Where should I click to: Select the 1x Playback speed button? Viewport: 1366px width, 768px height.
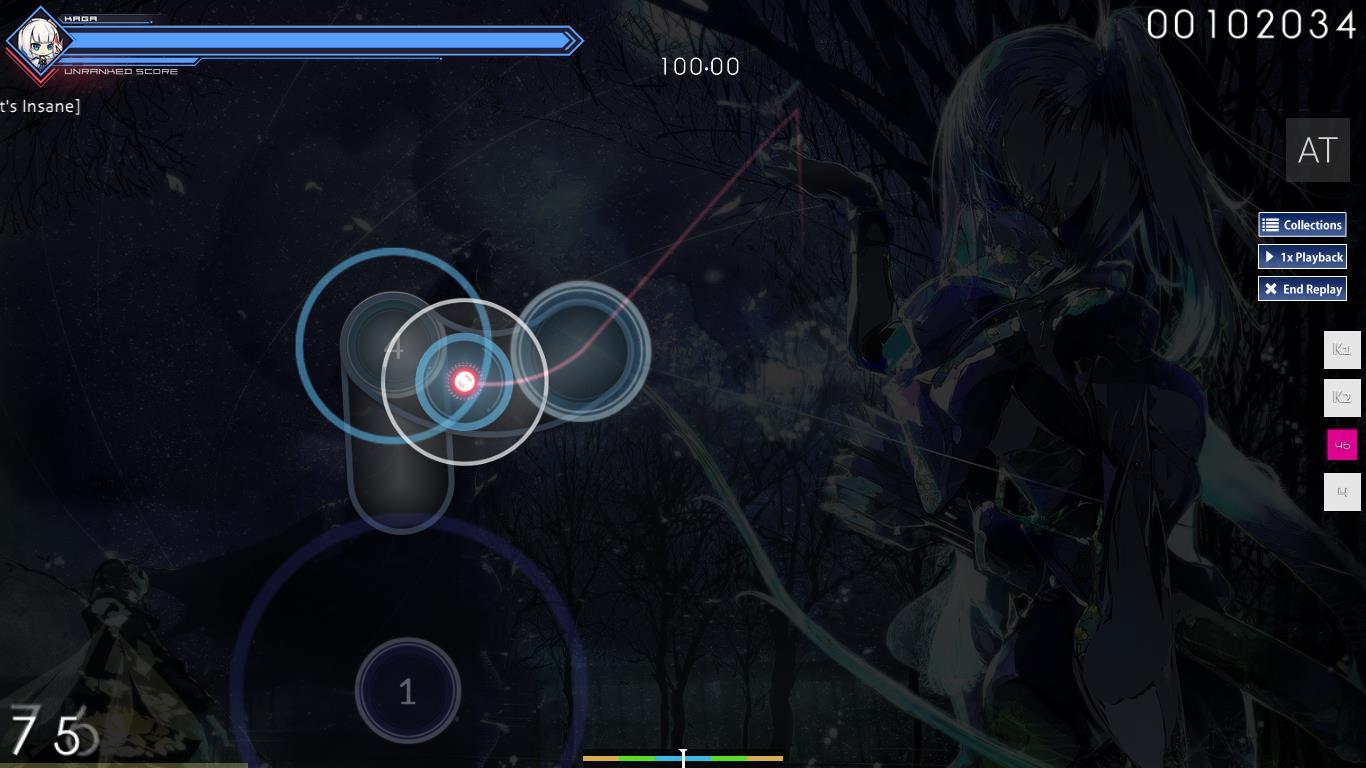tap(1302, 257)
